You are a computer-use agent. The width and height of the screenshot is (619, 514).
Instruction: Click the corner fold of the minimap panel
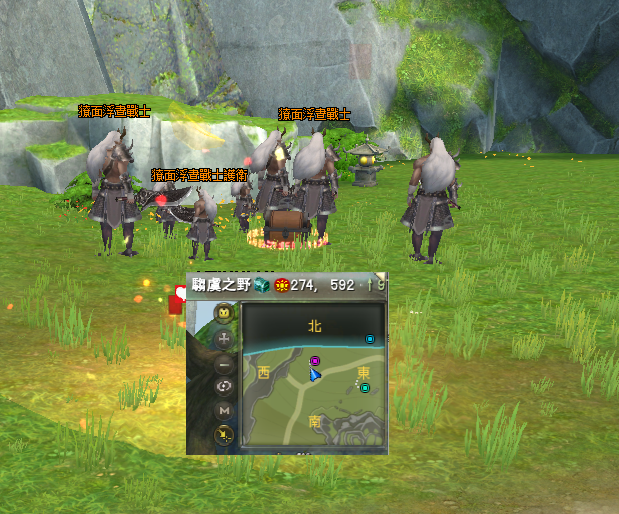[x=380, y=278]
